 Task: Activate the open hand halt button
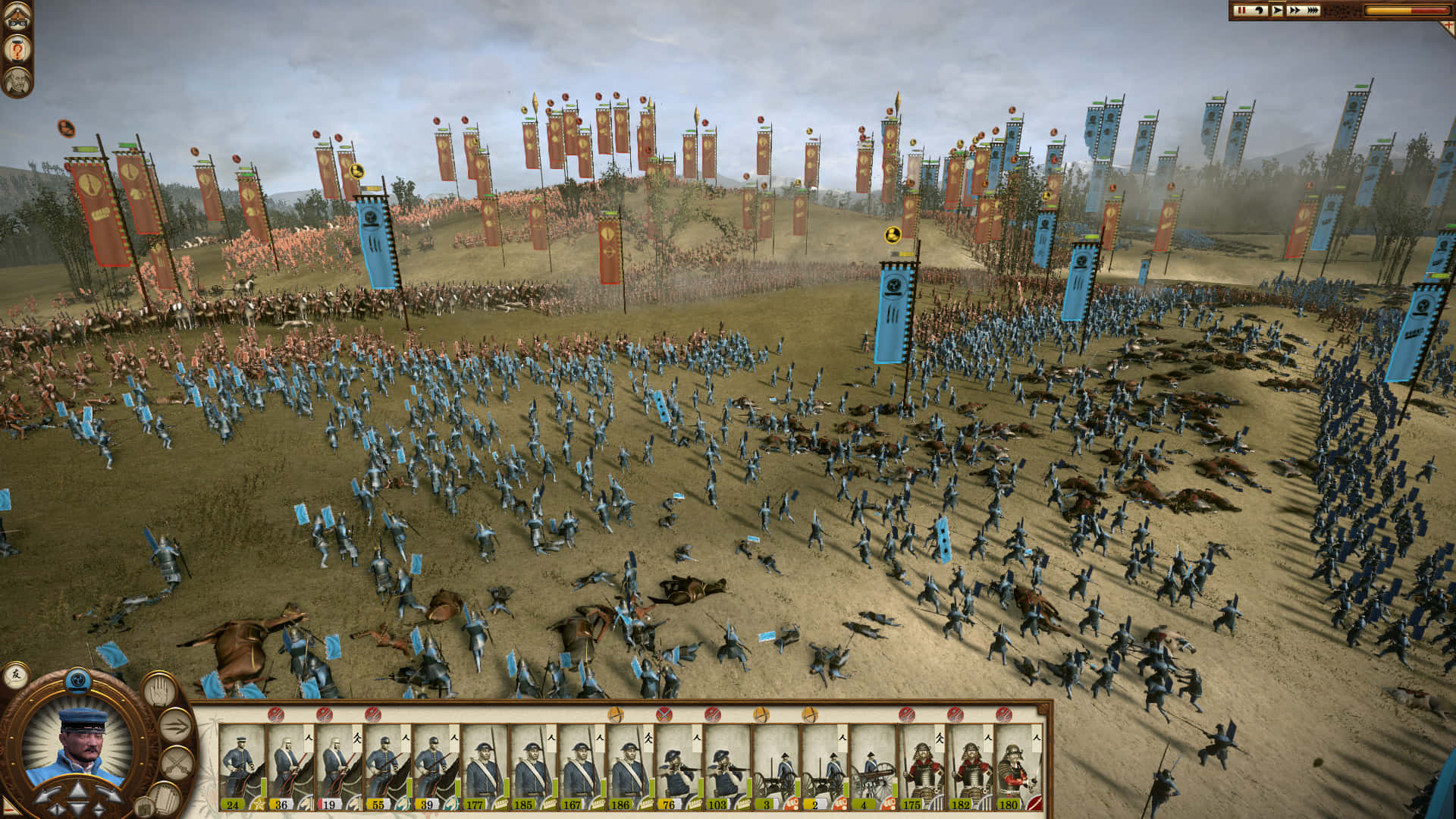159,691
